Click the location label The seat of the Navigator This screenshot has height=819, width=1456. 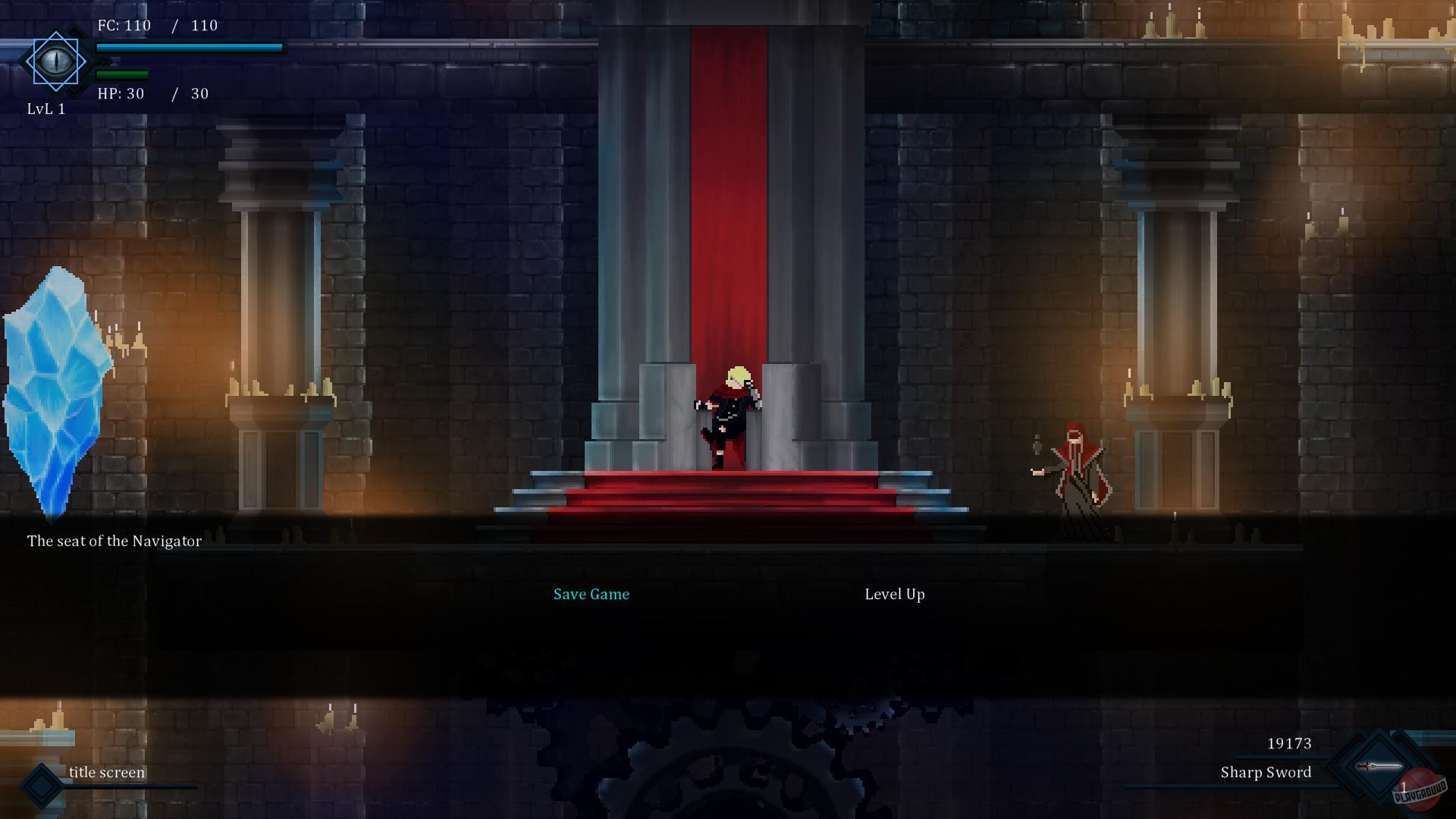[115, 541]
